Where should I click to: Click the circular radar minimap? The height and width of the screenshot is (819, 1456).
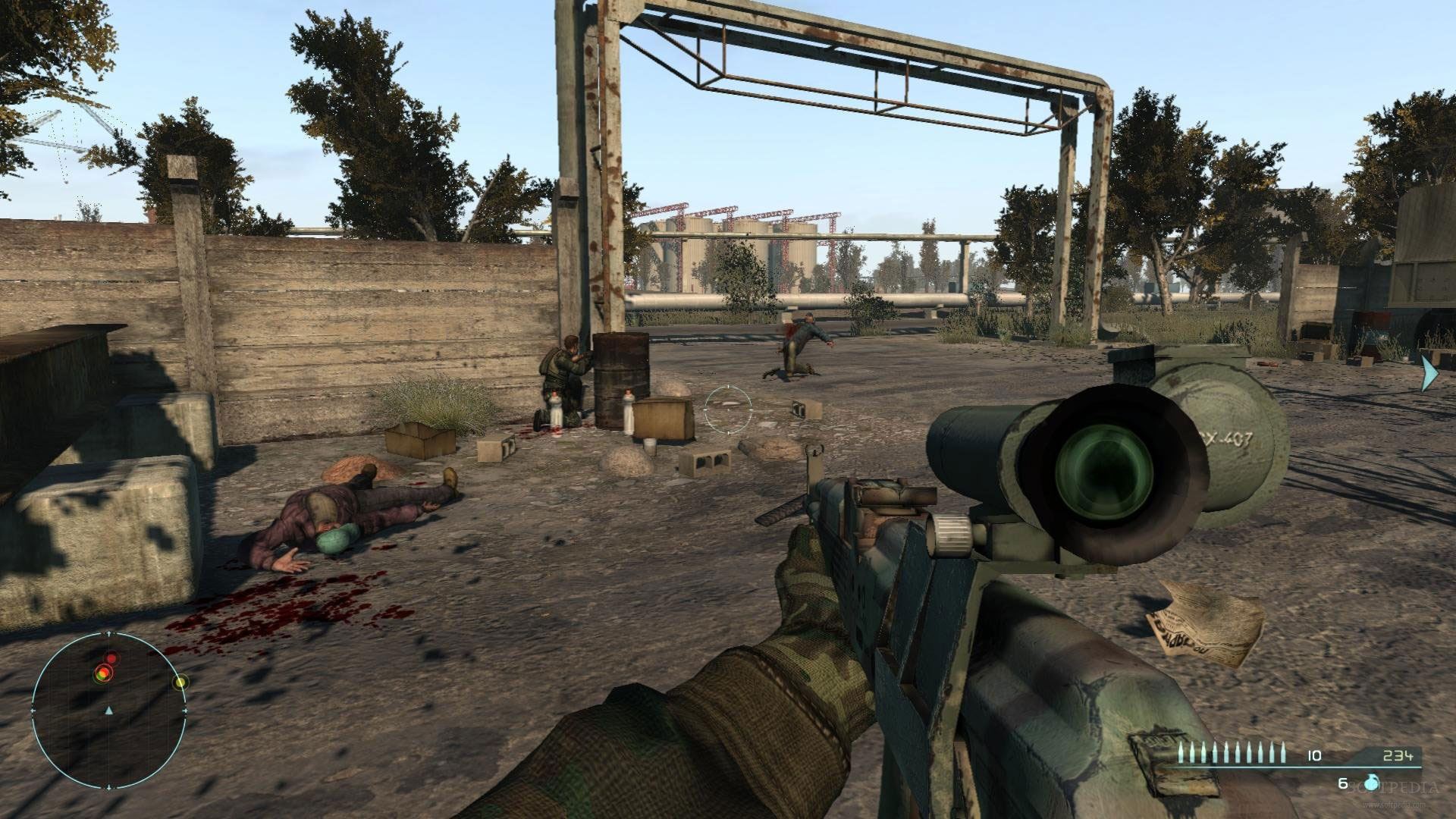108,711
